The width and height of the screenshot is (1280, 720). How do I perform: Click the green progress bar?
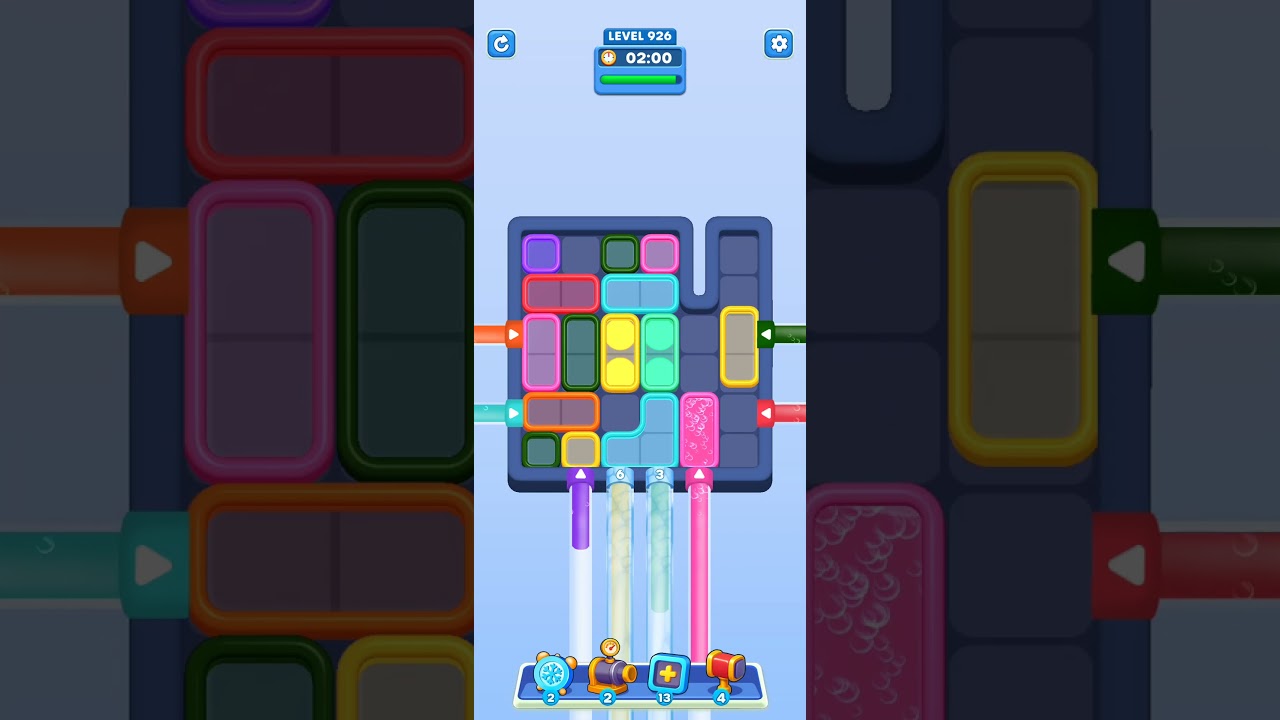[x=640, y=78]
